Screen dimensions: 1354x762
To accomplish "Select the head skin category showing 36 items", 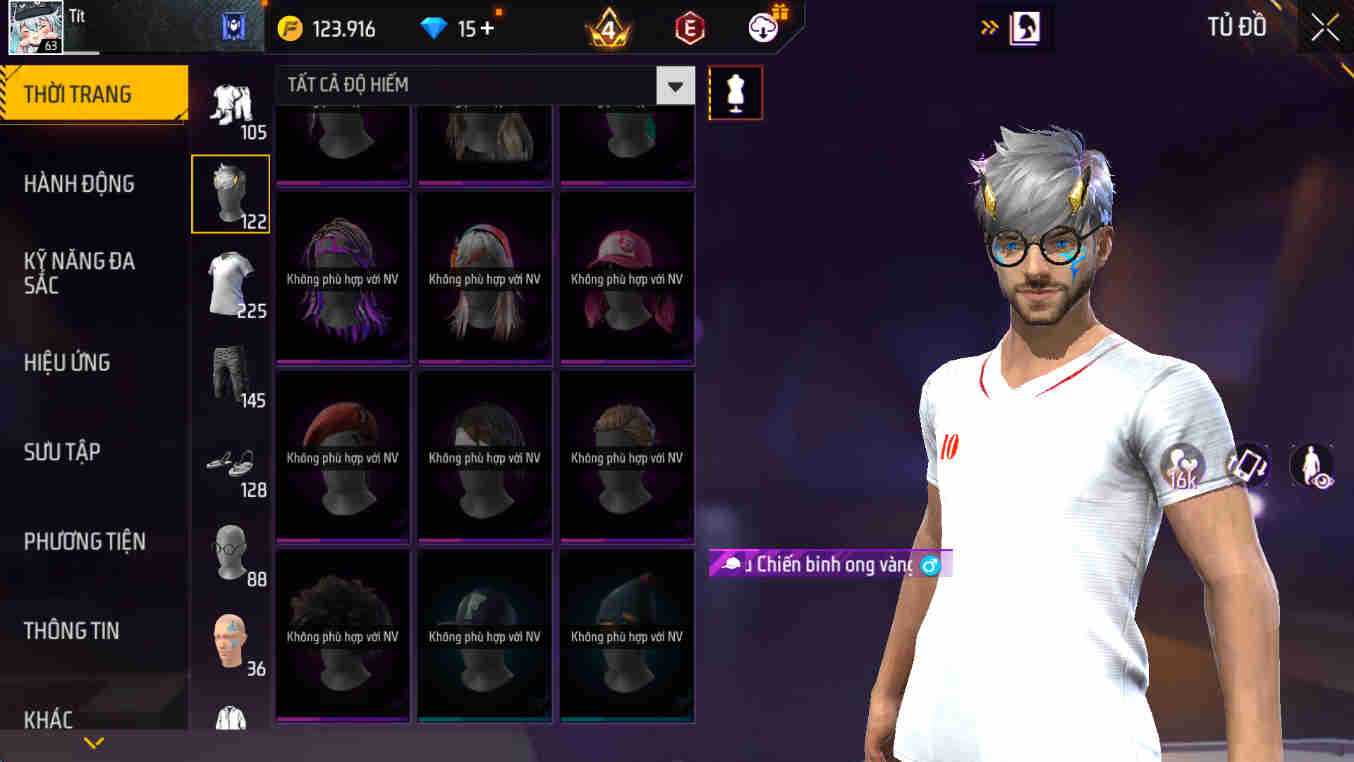I will 230,640.
